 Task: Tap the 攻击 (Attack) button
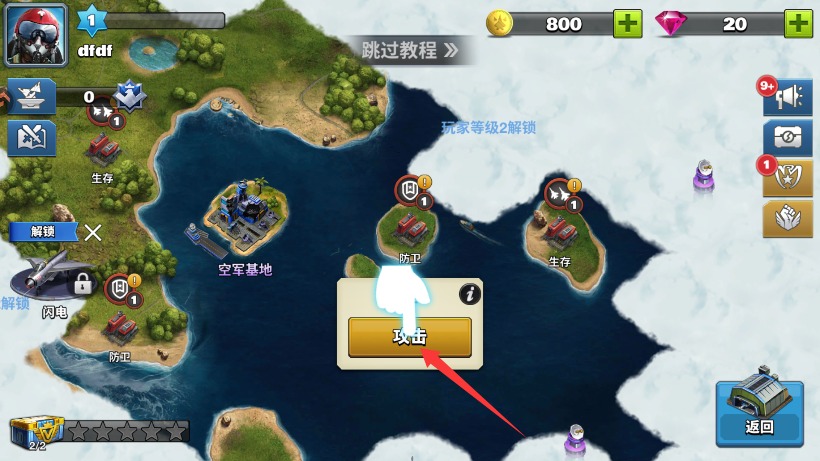409,337
